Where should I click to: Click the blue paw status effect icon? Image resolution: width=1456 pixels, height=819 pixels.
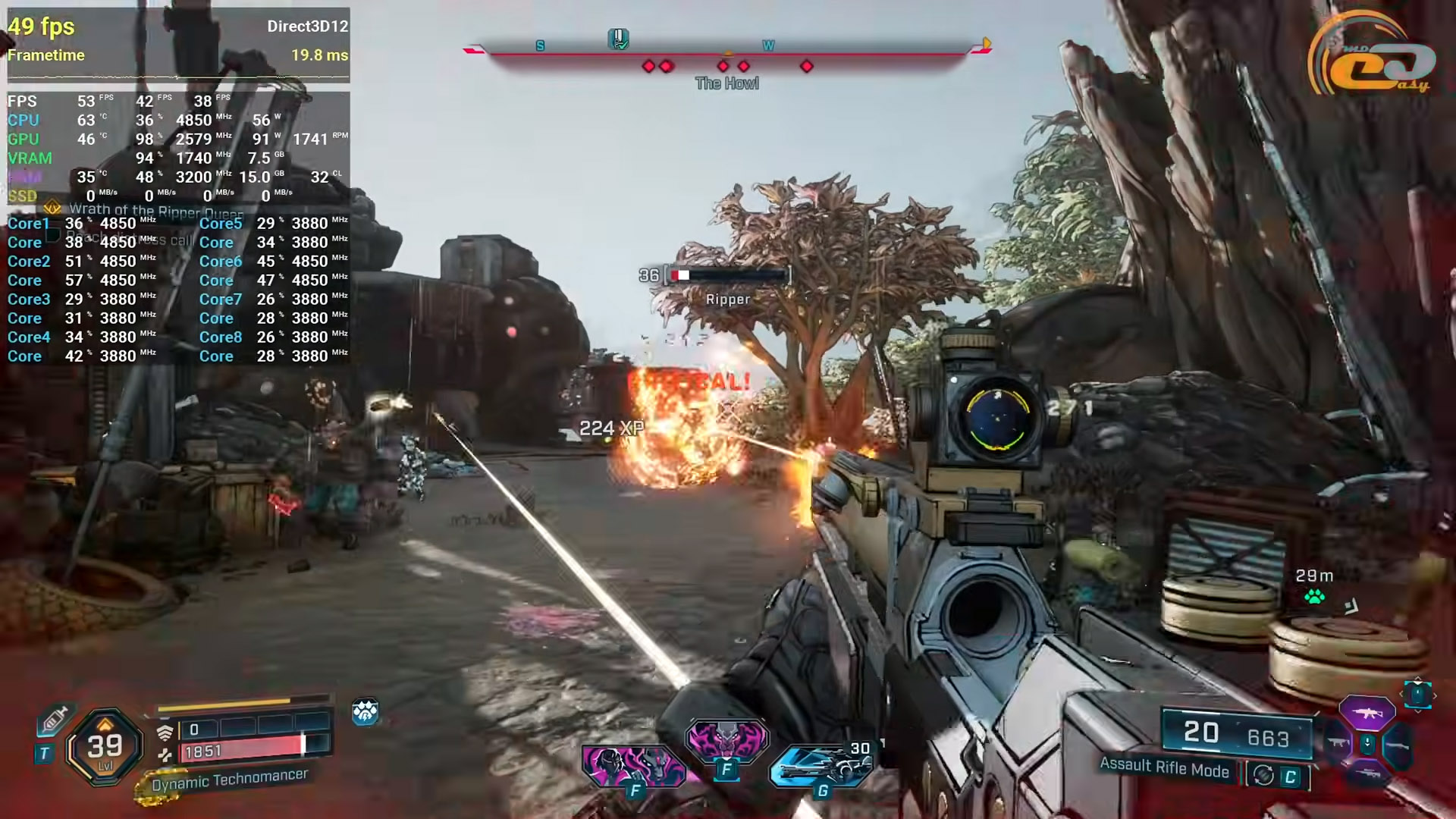(365, 712)
